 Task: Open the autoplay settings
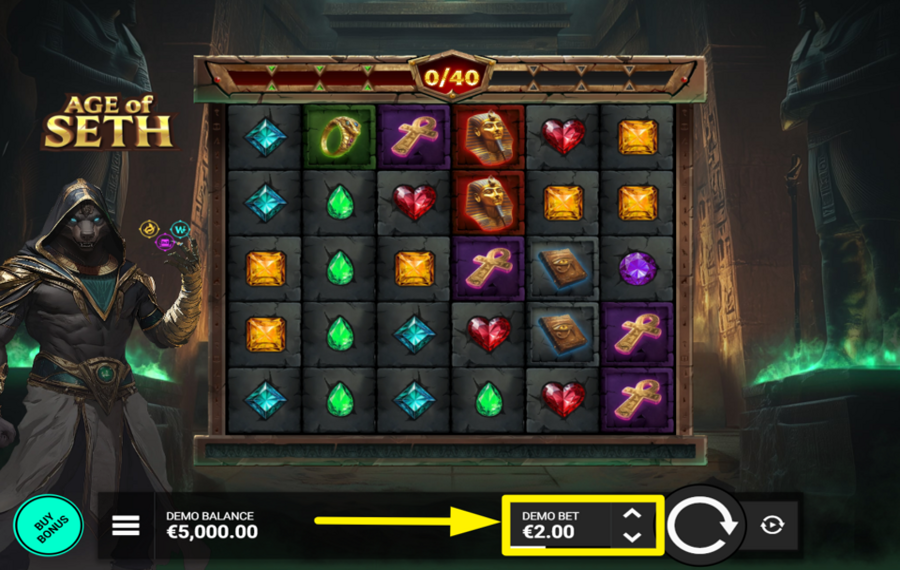[x=772, y=525]
